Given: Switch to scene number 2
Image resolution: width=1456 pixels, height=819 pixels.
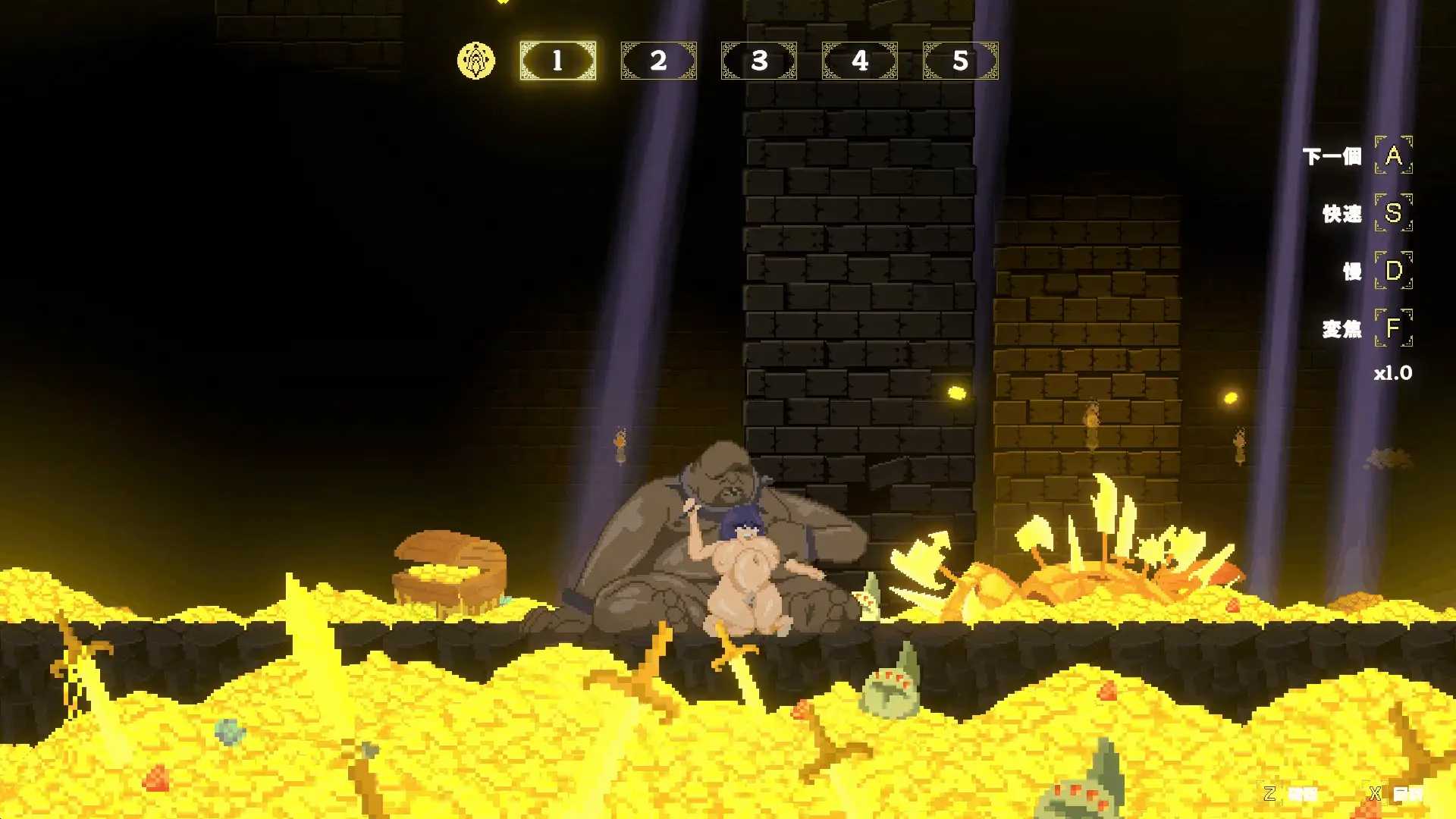Looking at the screenshot, I should [658, 61].
